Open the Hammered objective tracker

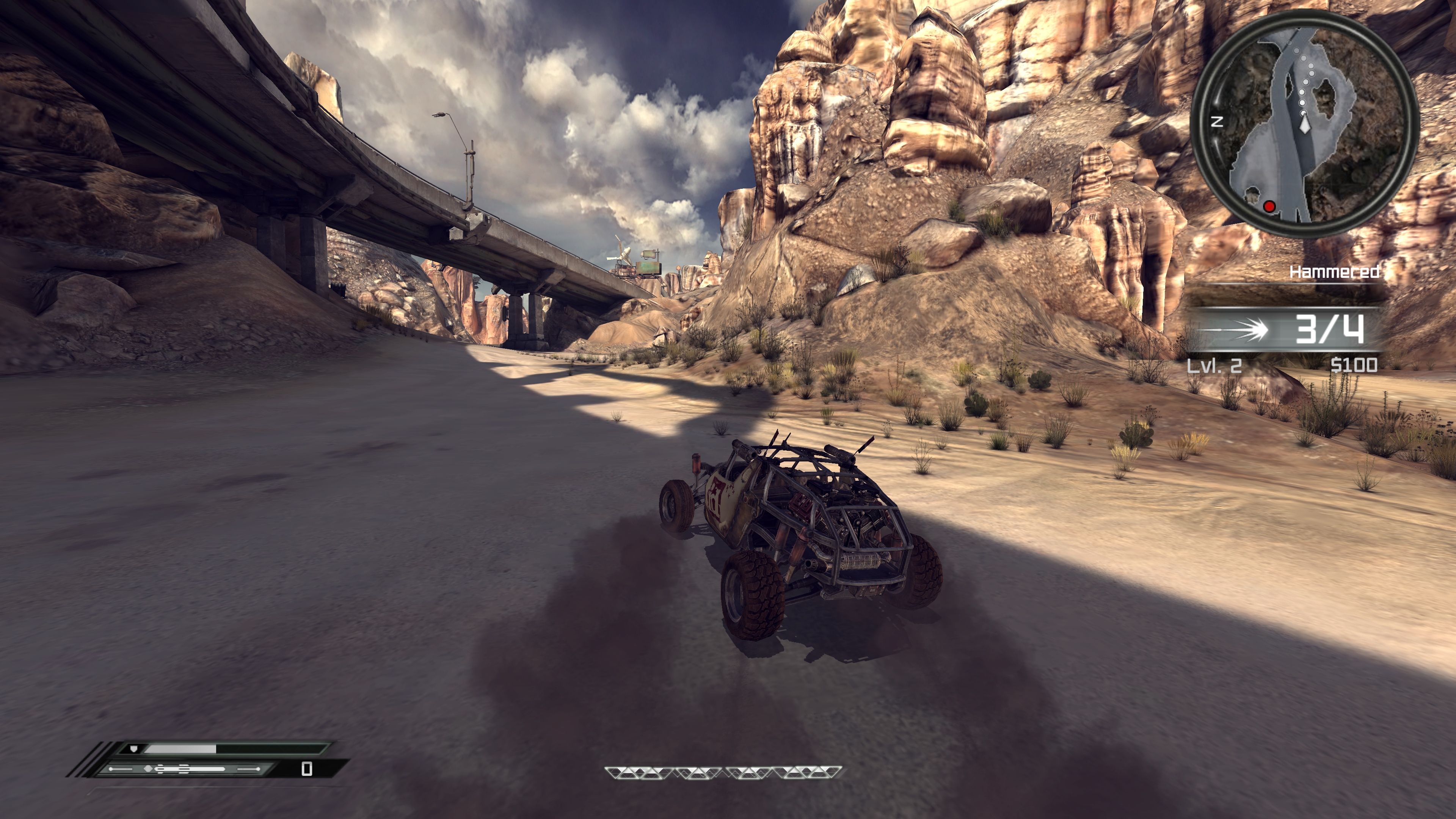[x=1334, y=273]
